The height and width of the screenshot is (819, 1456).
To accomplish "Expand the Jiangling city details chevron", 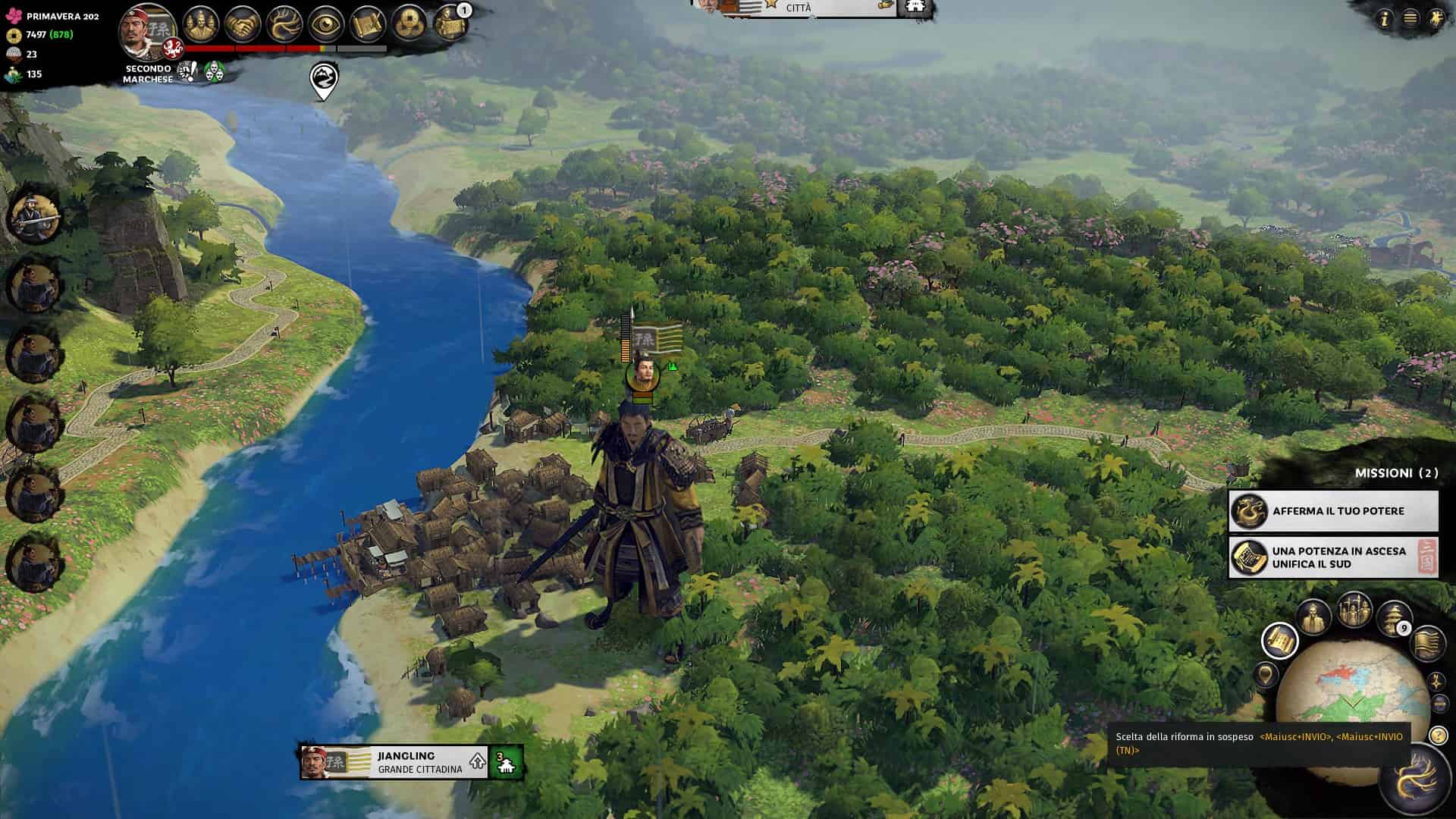I will tap(477, 761).
